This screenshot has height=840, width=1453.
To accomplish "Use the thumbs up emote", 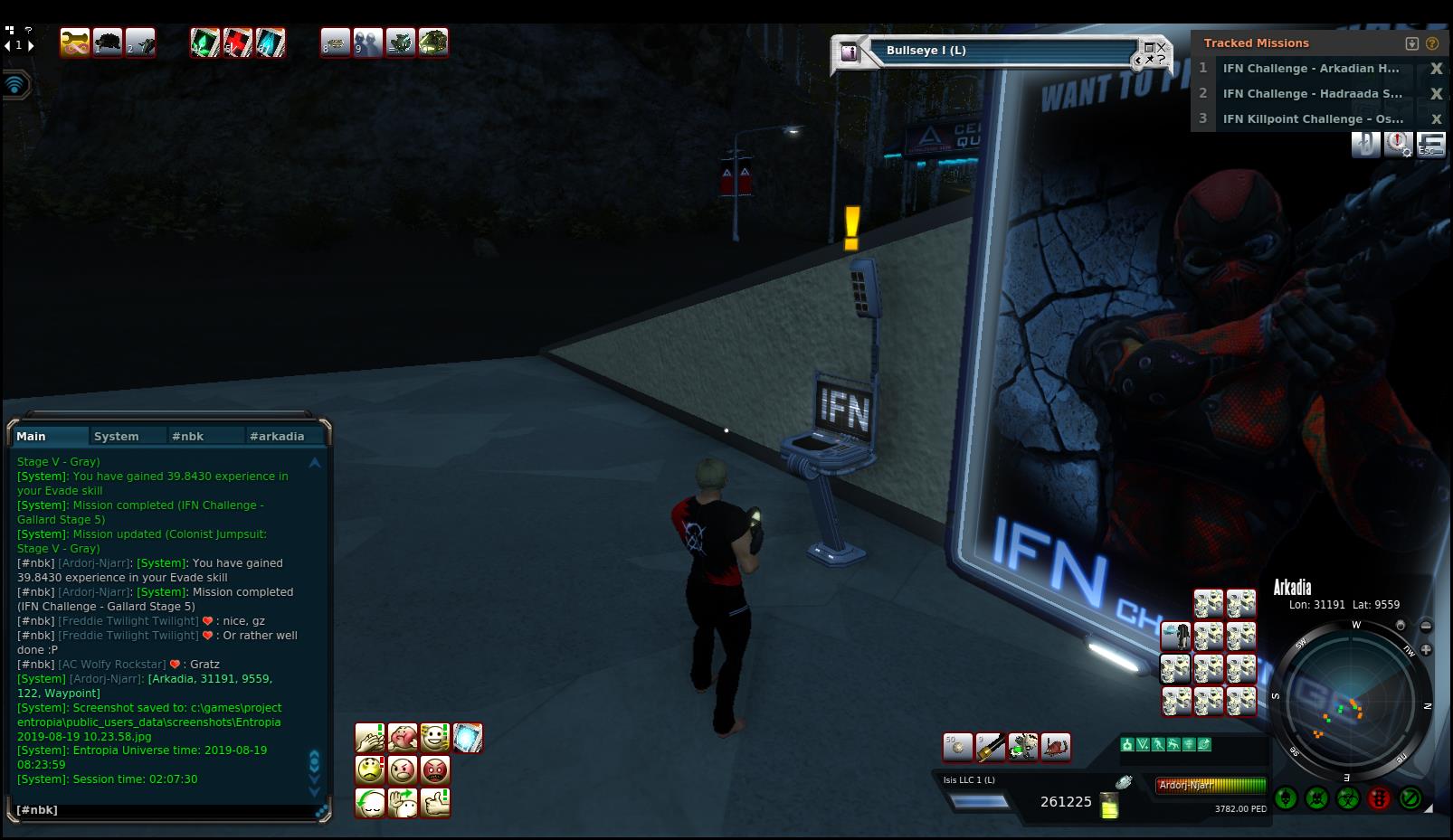I will [435, 803].
